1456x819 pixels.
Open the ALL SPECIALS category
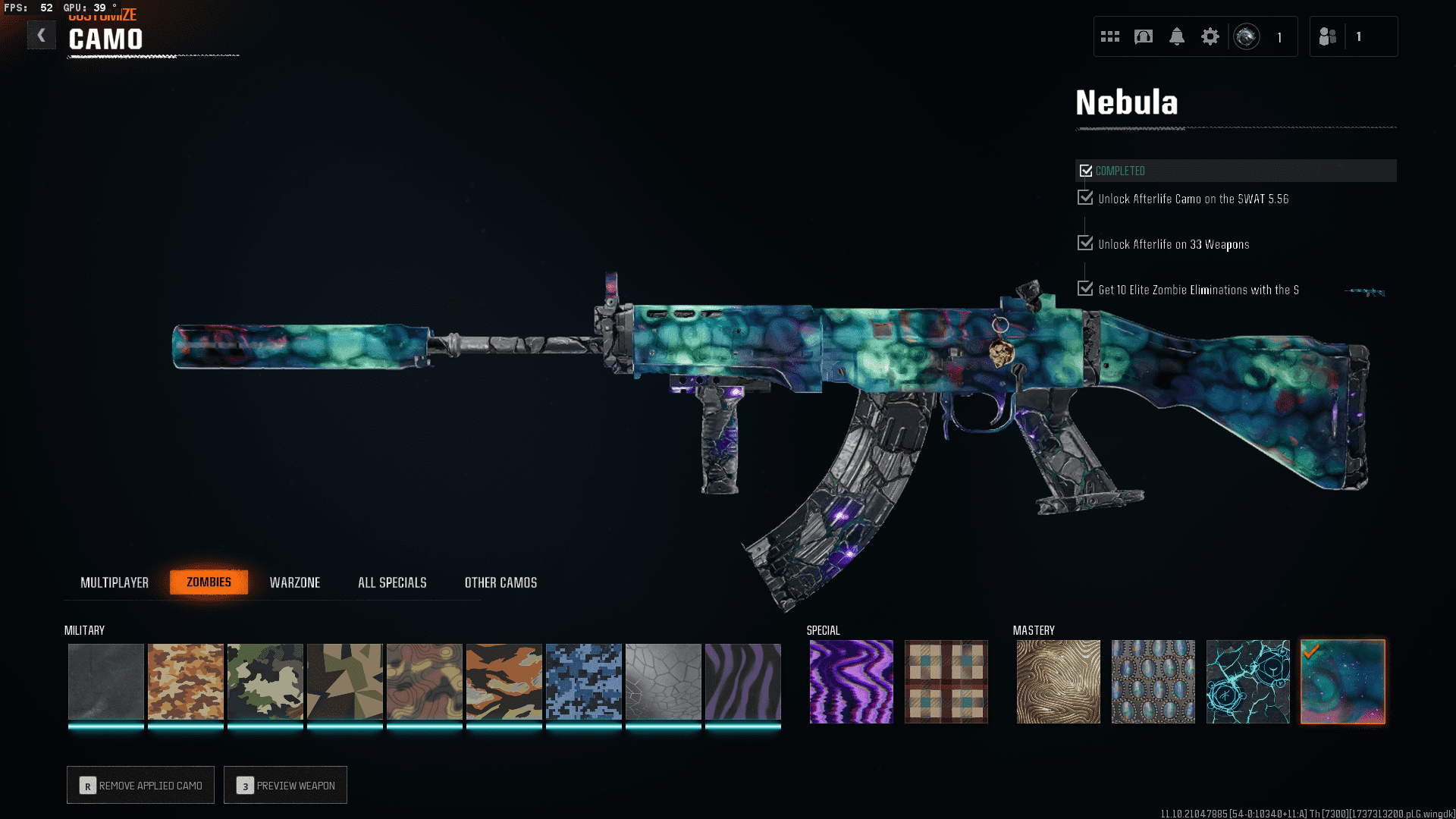pos(392,582)
